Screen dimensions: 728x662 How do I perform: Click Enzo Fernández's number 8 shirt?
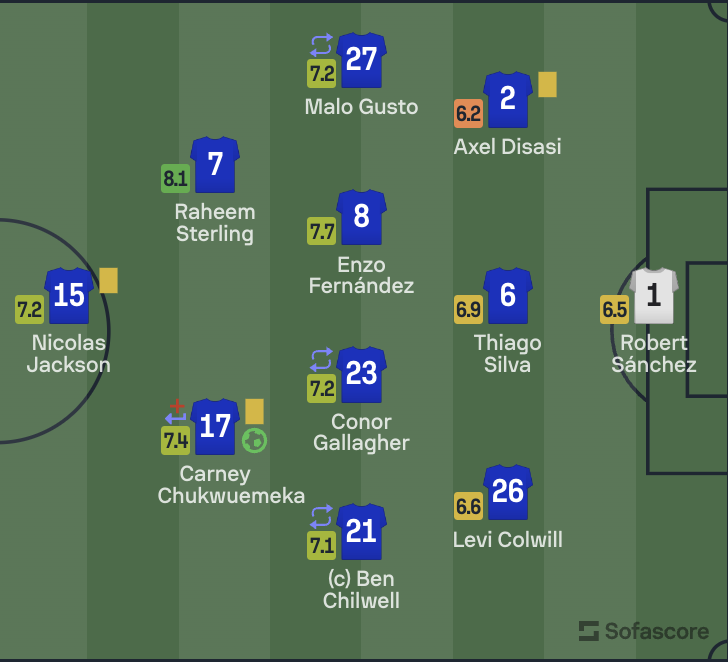[x=361, y=217]
